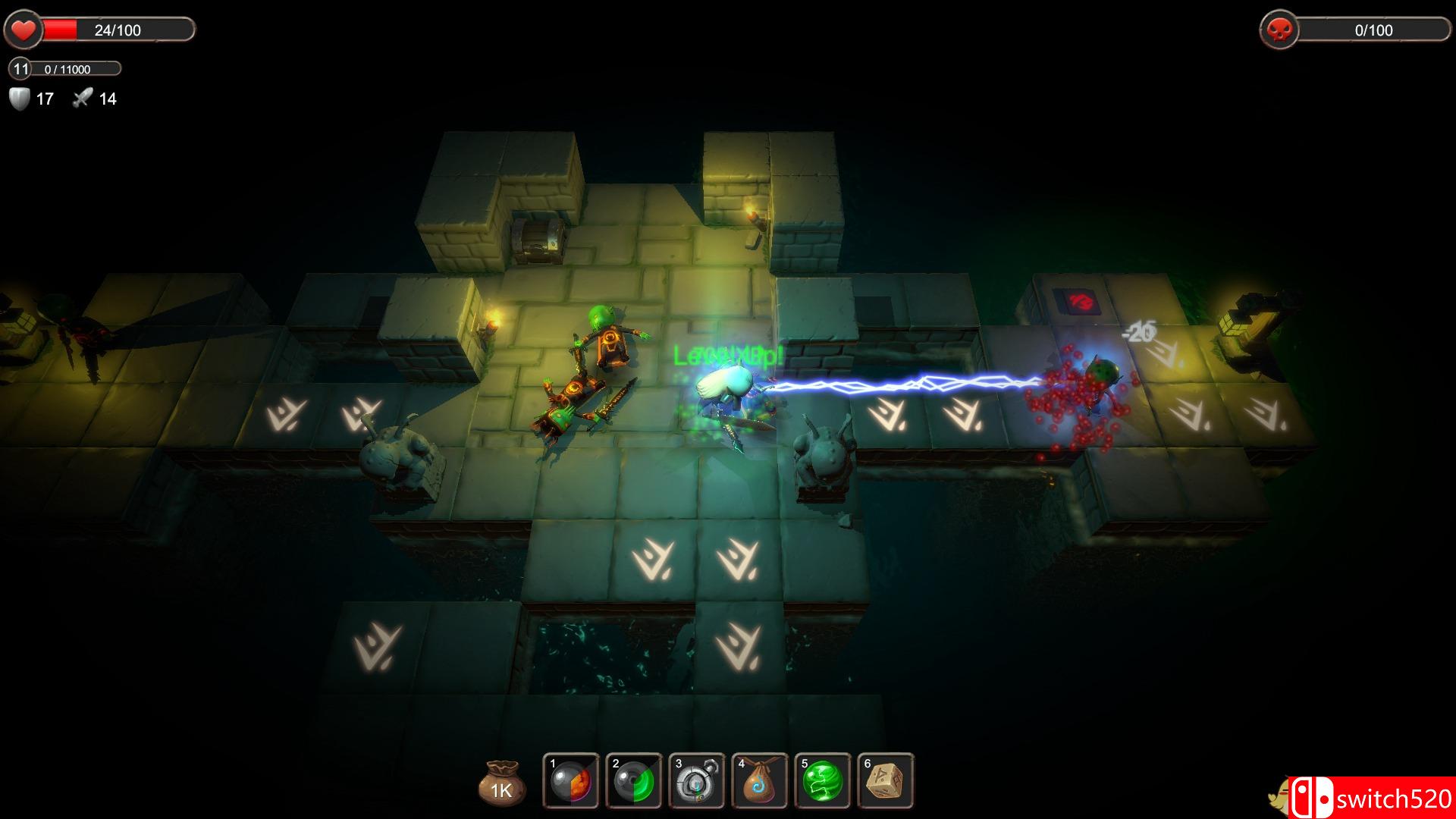This screenshot has height=819, width=1456.
Task: Activate the red fire orb in slot 1
Action: click(571, 782)
